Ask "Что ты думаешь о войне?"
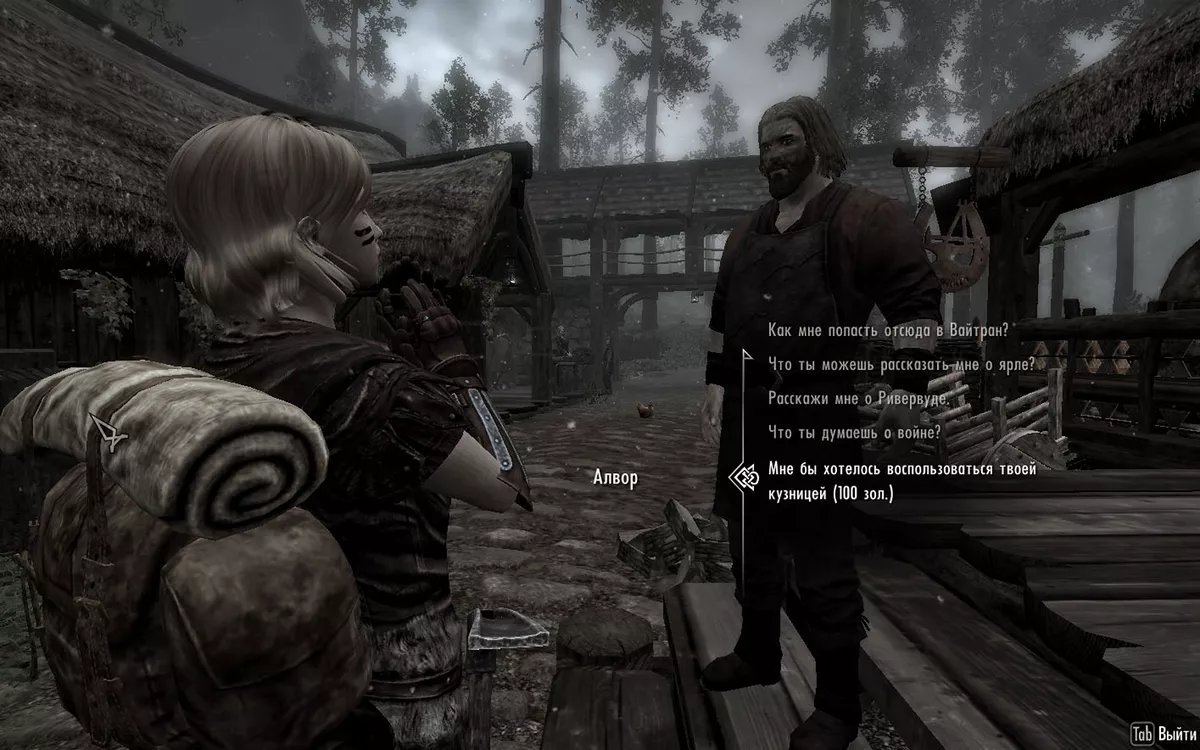The width and height of the screenshot is (1200, 750). click(854, 432)
